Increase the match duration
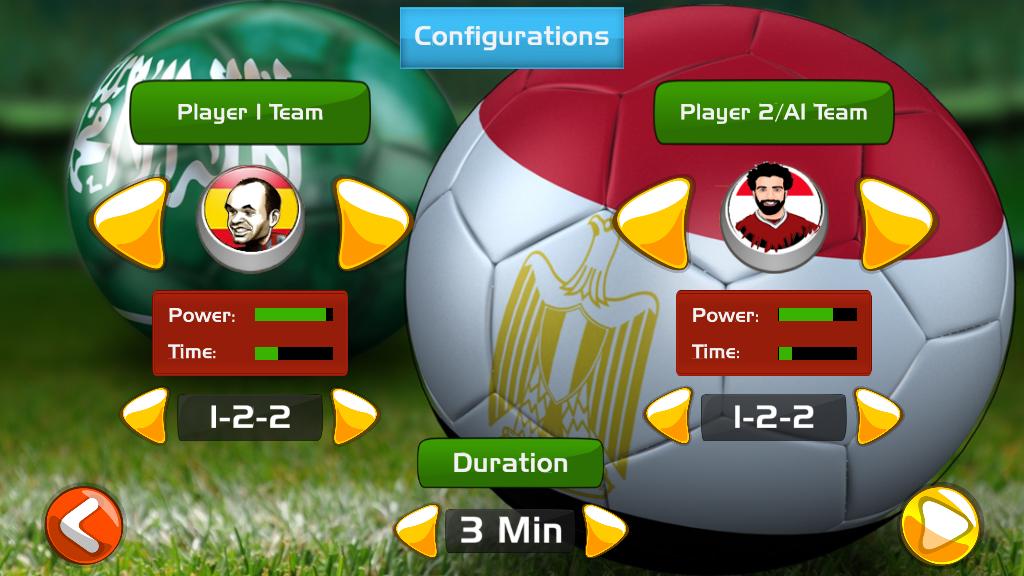1024x576 pixels. pos(604,530)
